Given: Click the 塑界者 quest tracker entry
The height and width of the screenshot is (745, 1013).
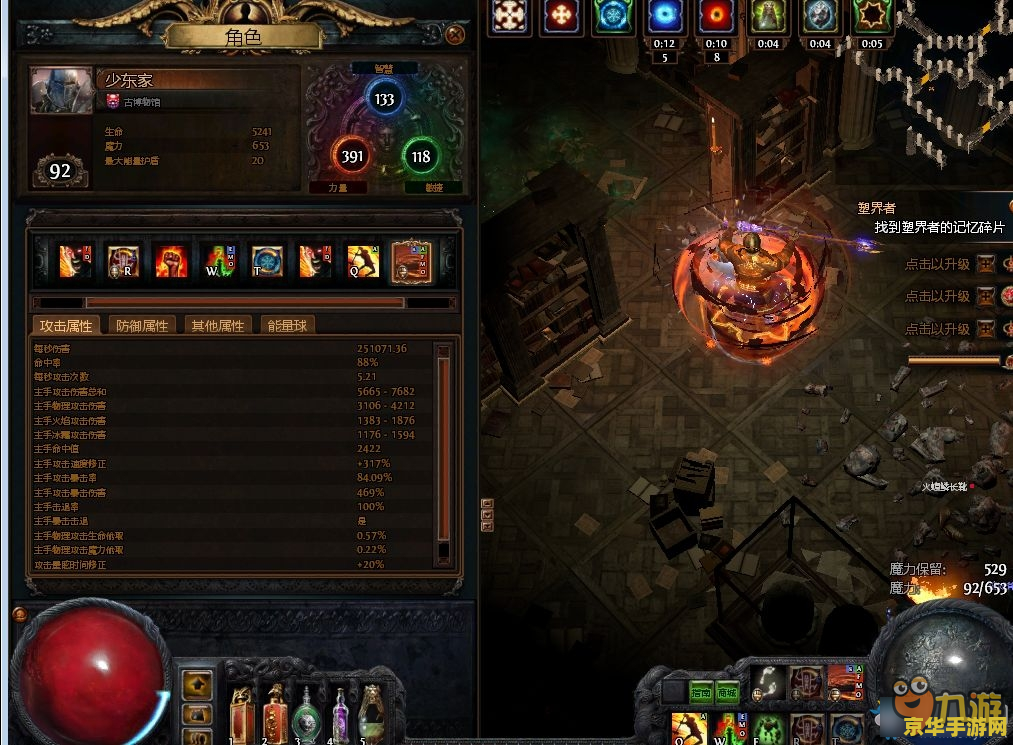Looking at the screenshot, I should [x=876, y=209].
